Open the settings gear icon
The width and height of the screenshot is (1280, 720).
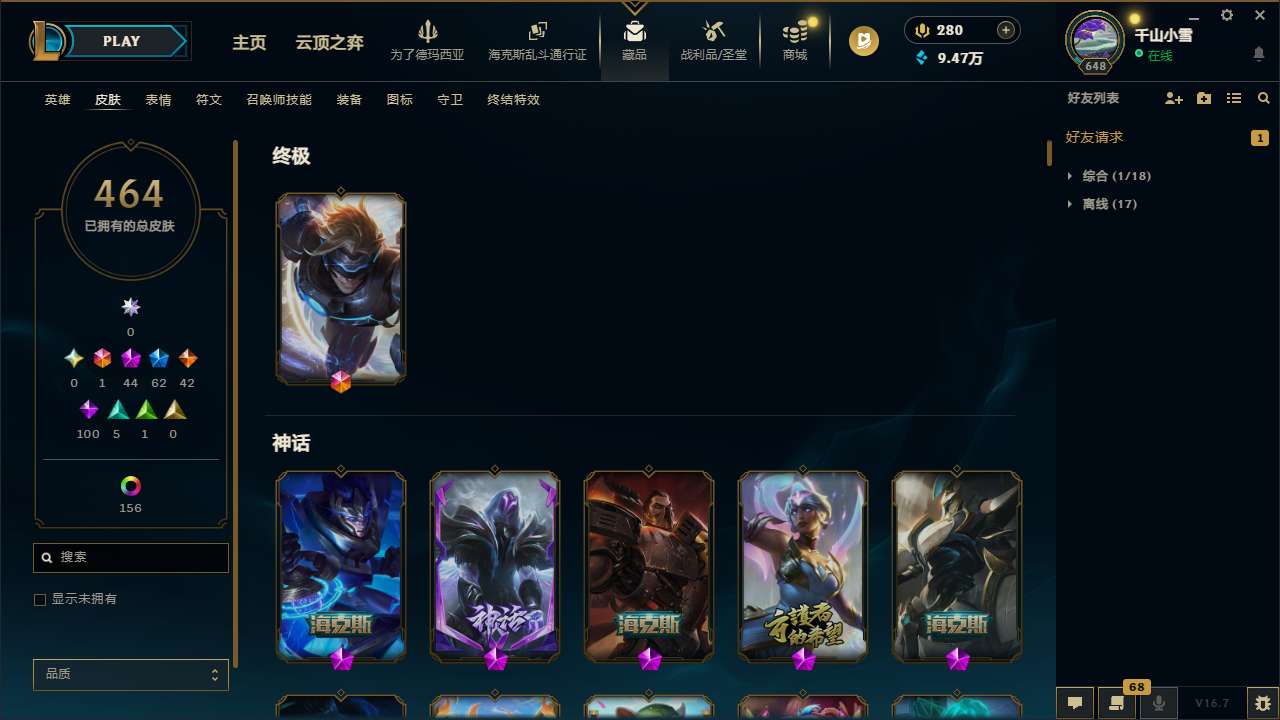coord(1226,15)
